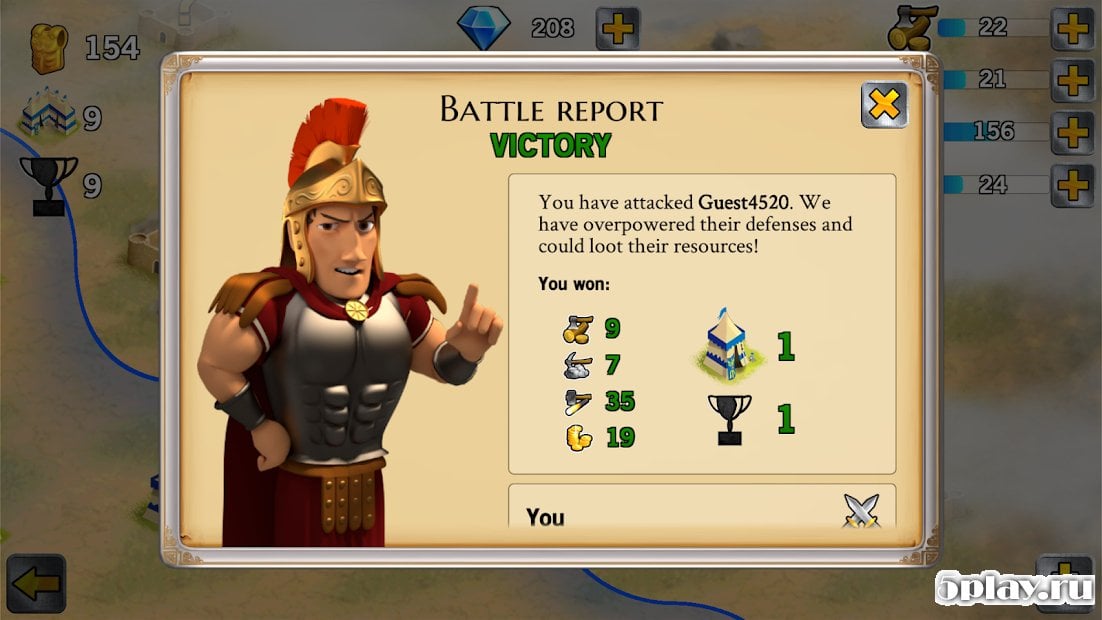Select the plus button next to value 156
This screenshot has height=620, width=1102.
point(1072,132)
